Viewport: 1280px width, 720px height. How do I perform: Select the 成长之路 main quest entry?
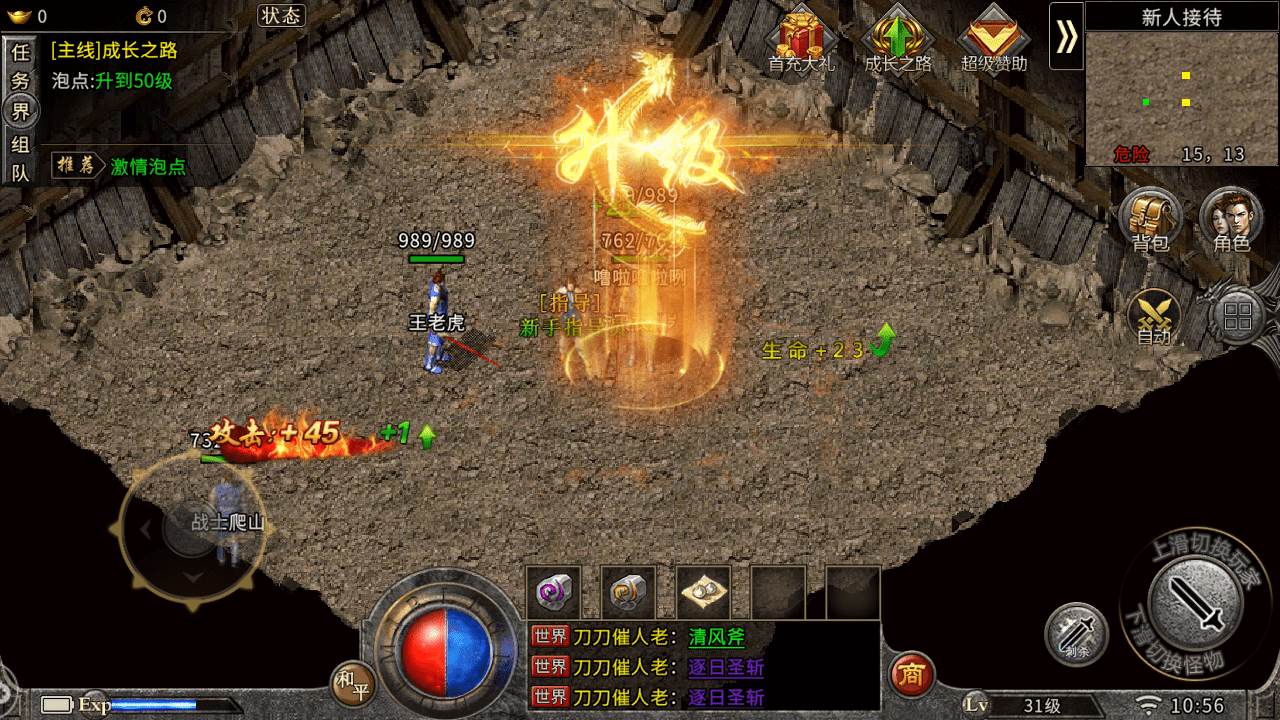(114, 51)
